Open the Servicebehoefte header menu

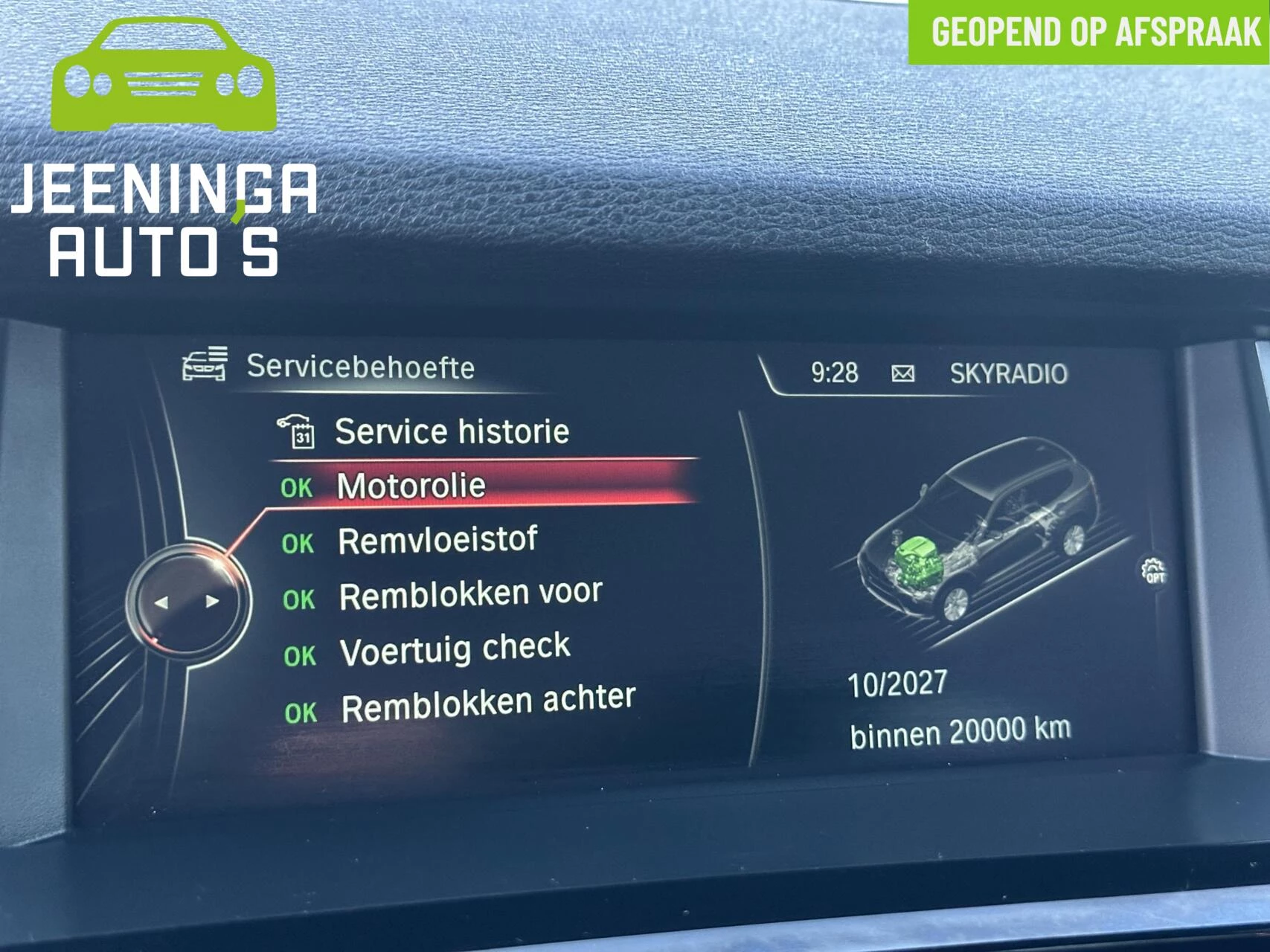point(359,364)
